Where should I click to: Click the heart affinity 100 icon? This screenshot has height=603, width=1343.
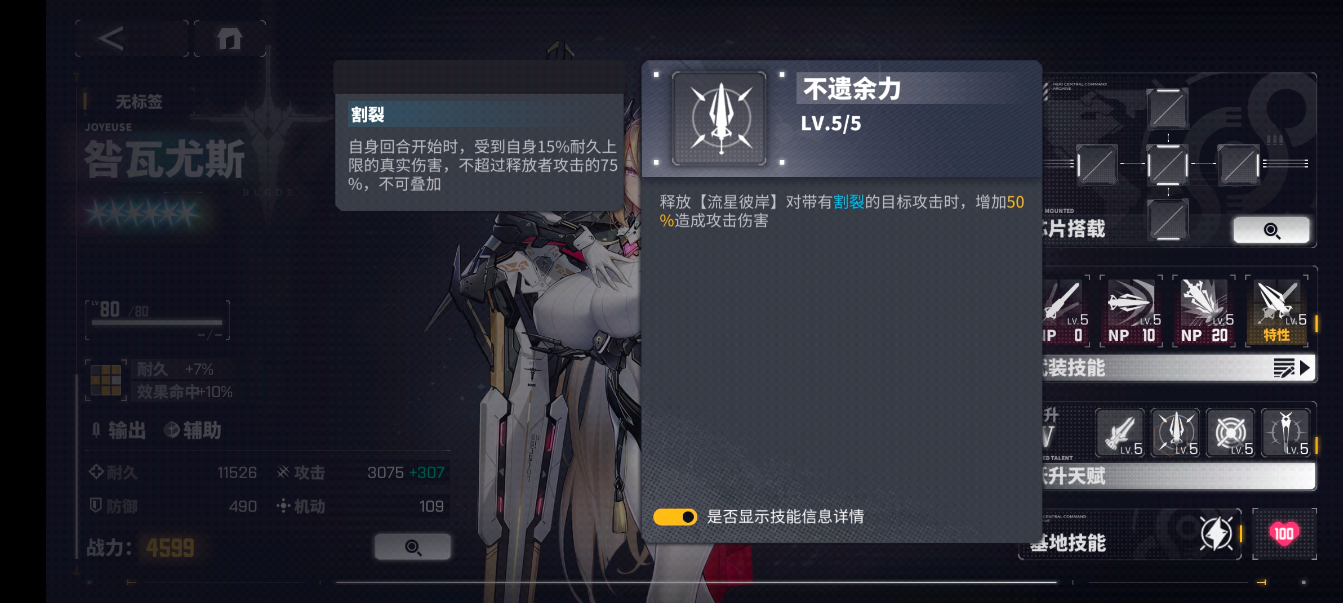[1284, 534]
